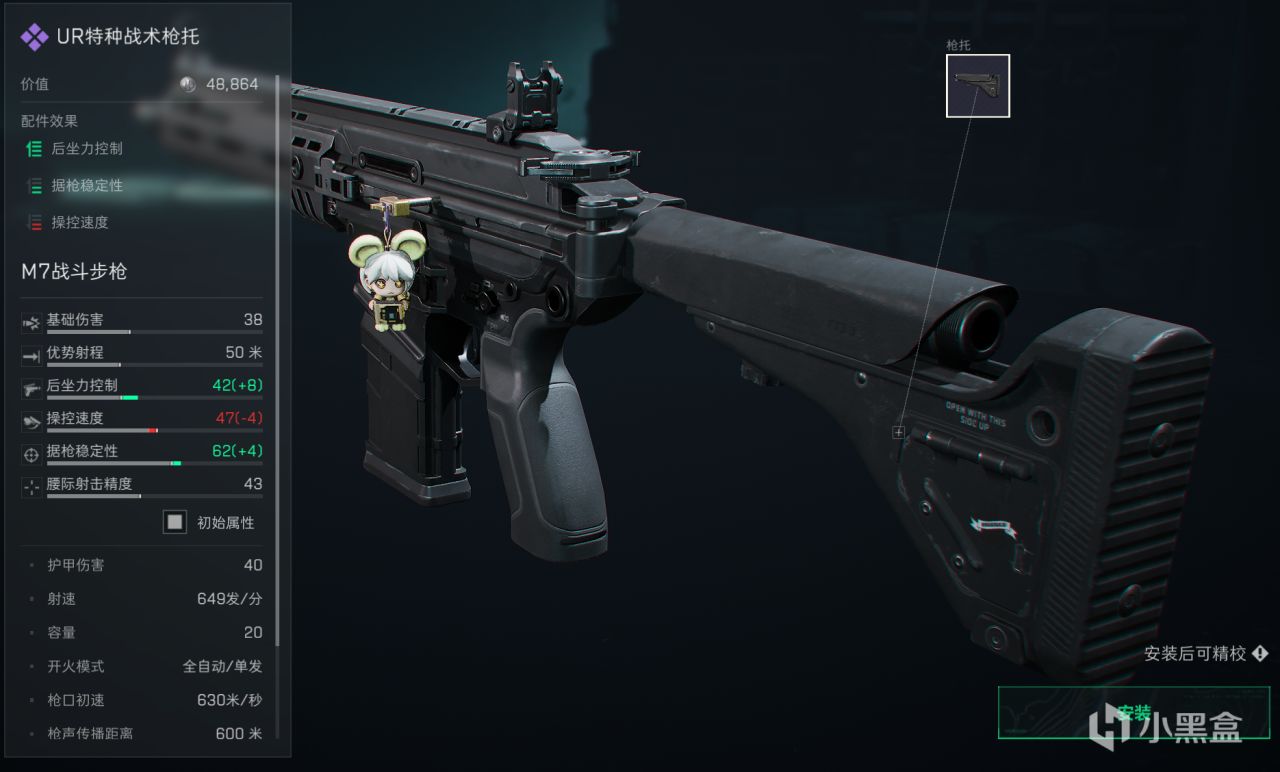Select the 后坐力控制 attachment effect
Viewport: 1280px width, 772px height.
click(x=86, y=149)
